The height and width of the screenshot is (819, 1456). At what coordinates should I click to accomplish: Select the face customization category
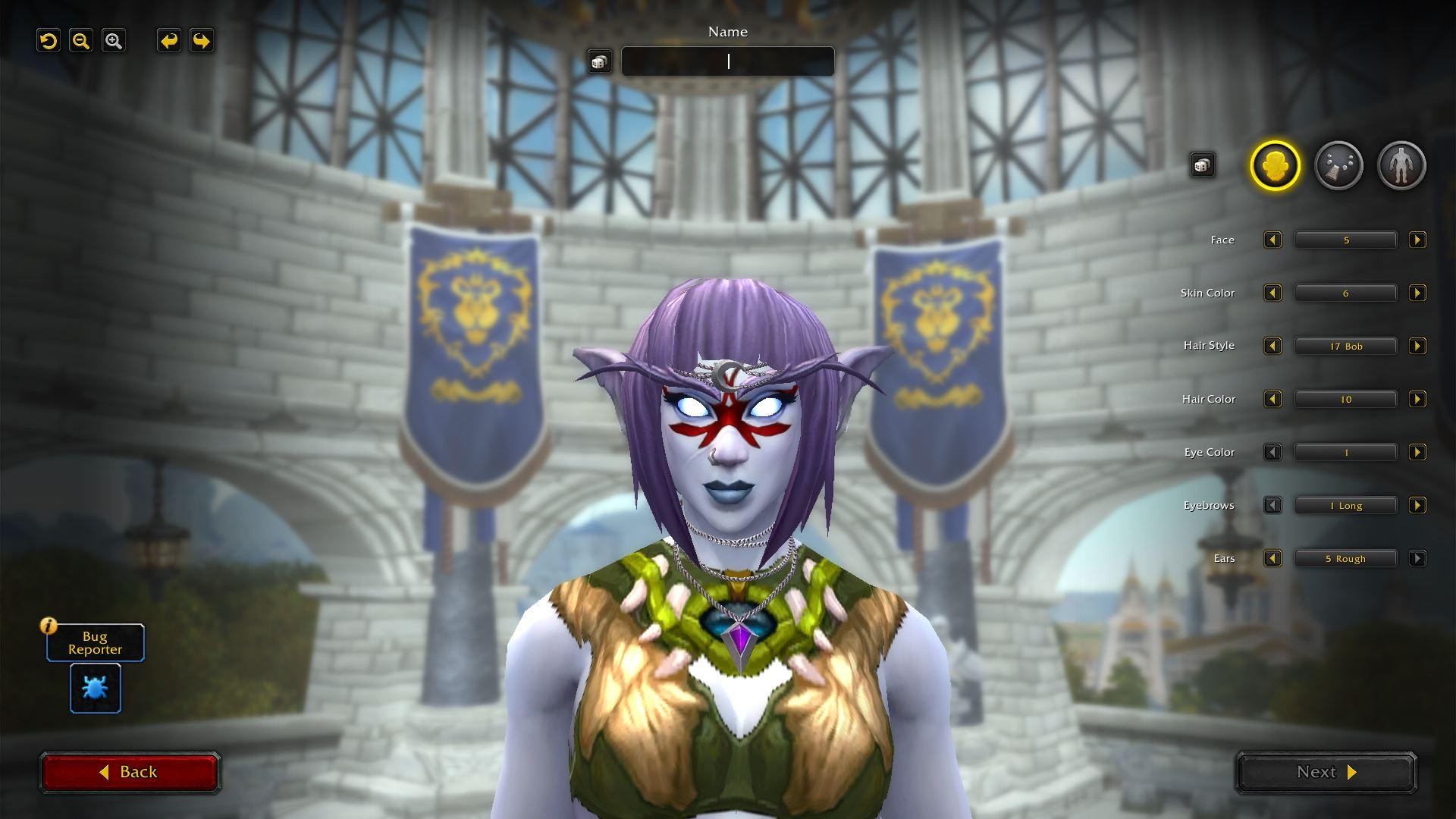(x=1275, y=165)
